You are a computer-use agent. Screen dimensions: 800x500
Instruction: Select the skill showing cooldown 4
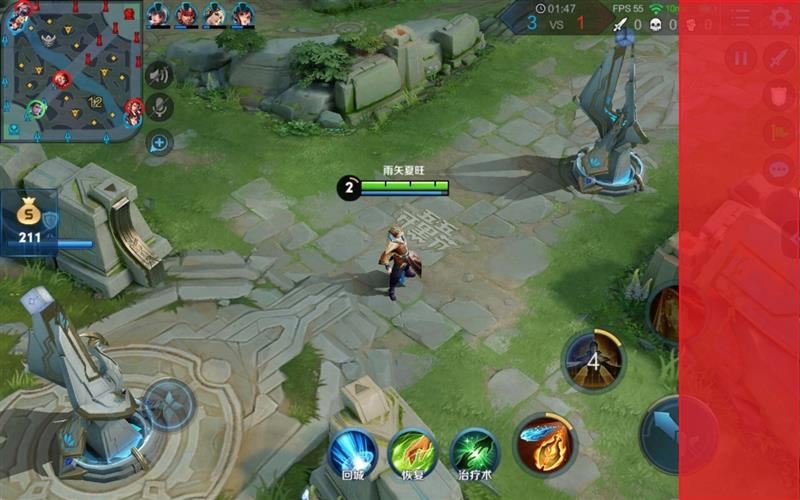pos(593,360)
